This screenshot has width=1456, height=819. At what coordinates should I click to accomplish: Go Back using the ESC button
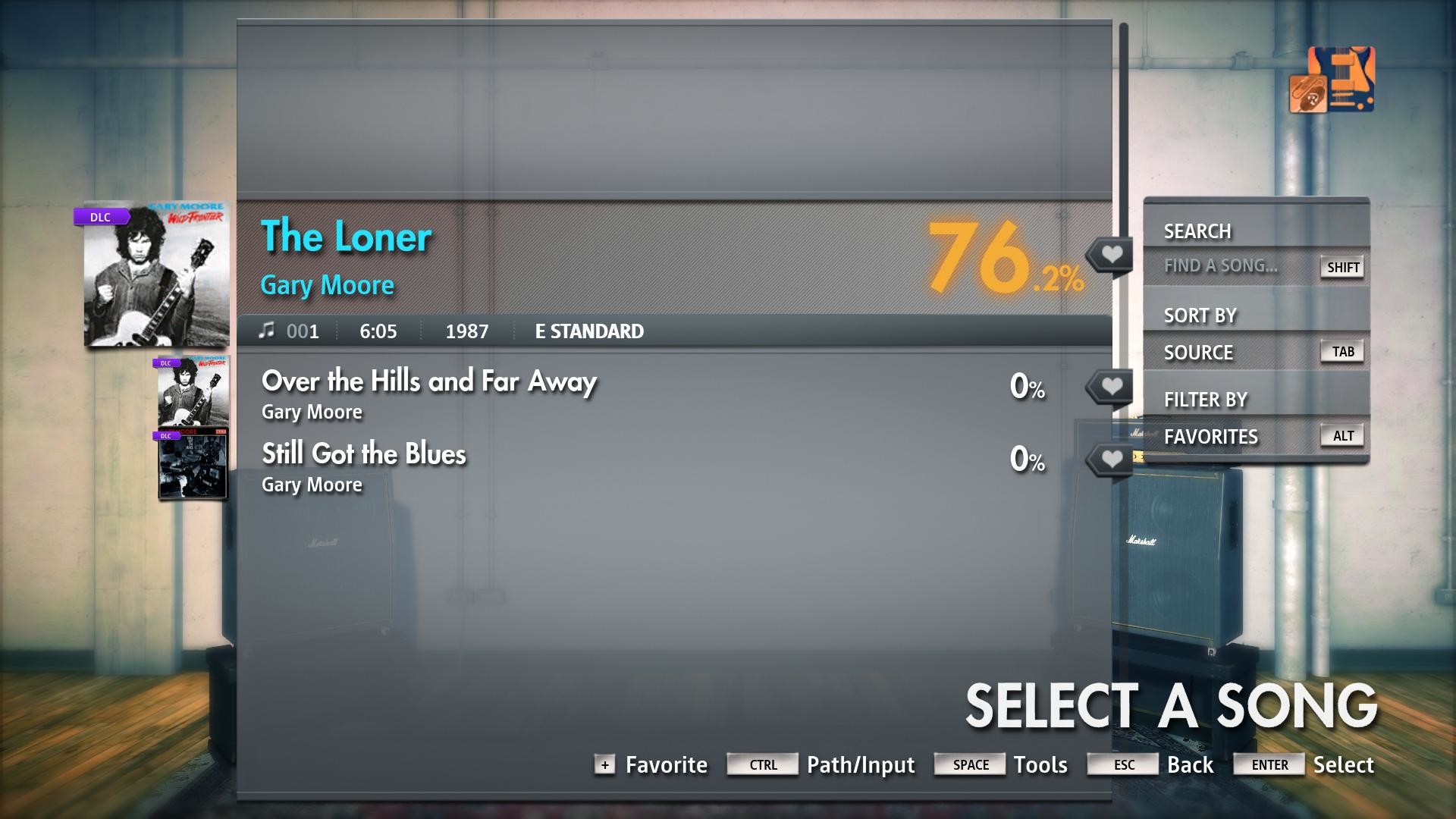tap(1122, 765)
